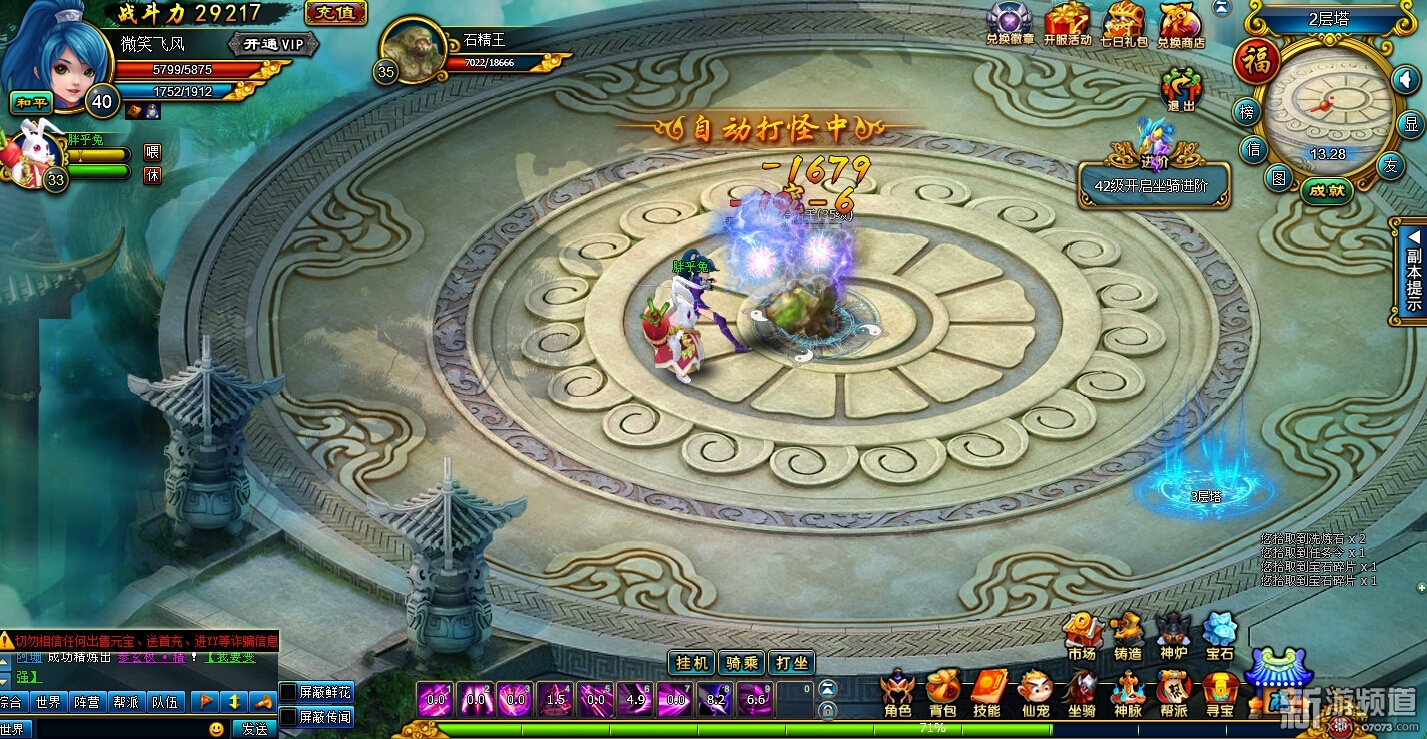Open the 充值 recharge button

point(335,13)
